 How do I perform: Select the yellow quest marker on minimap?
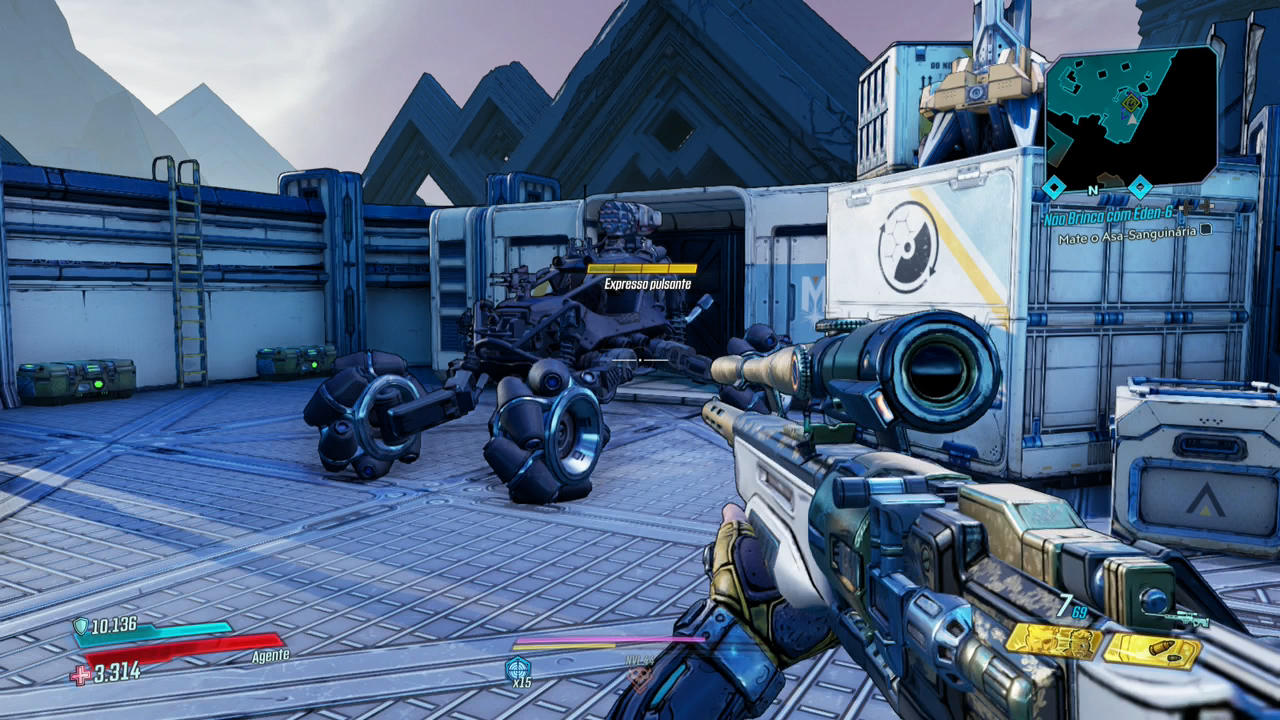coord(1131,103)
